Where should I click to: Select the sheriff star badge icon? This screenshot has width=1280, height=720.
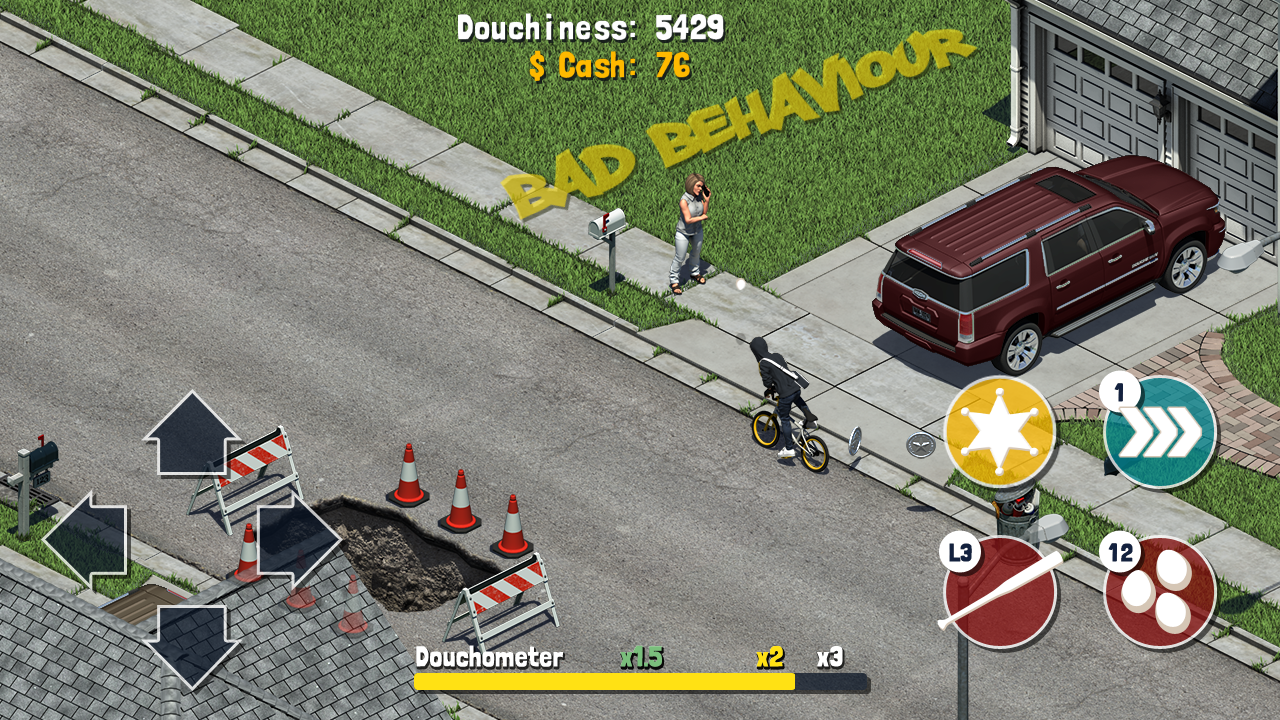(x=998, y=428)
